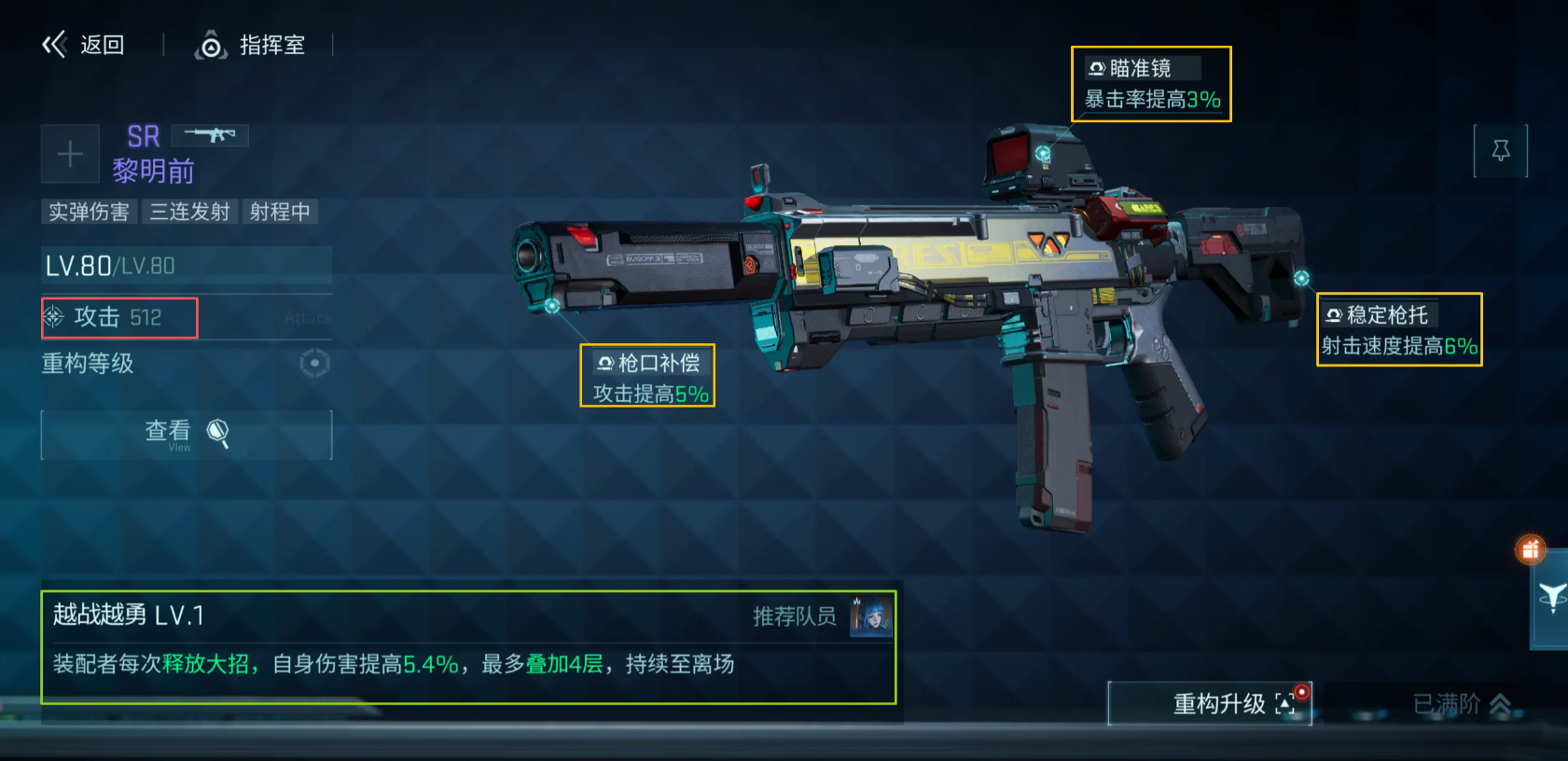This screenshot has width=1568, height=761.
Task: Open the orange gift rewards icon
Action: pyautogui.click(x=1531, y=550)
